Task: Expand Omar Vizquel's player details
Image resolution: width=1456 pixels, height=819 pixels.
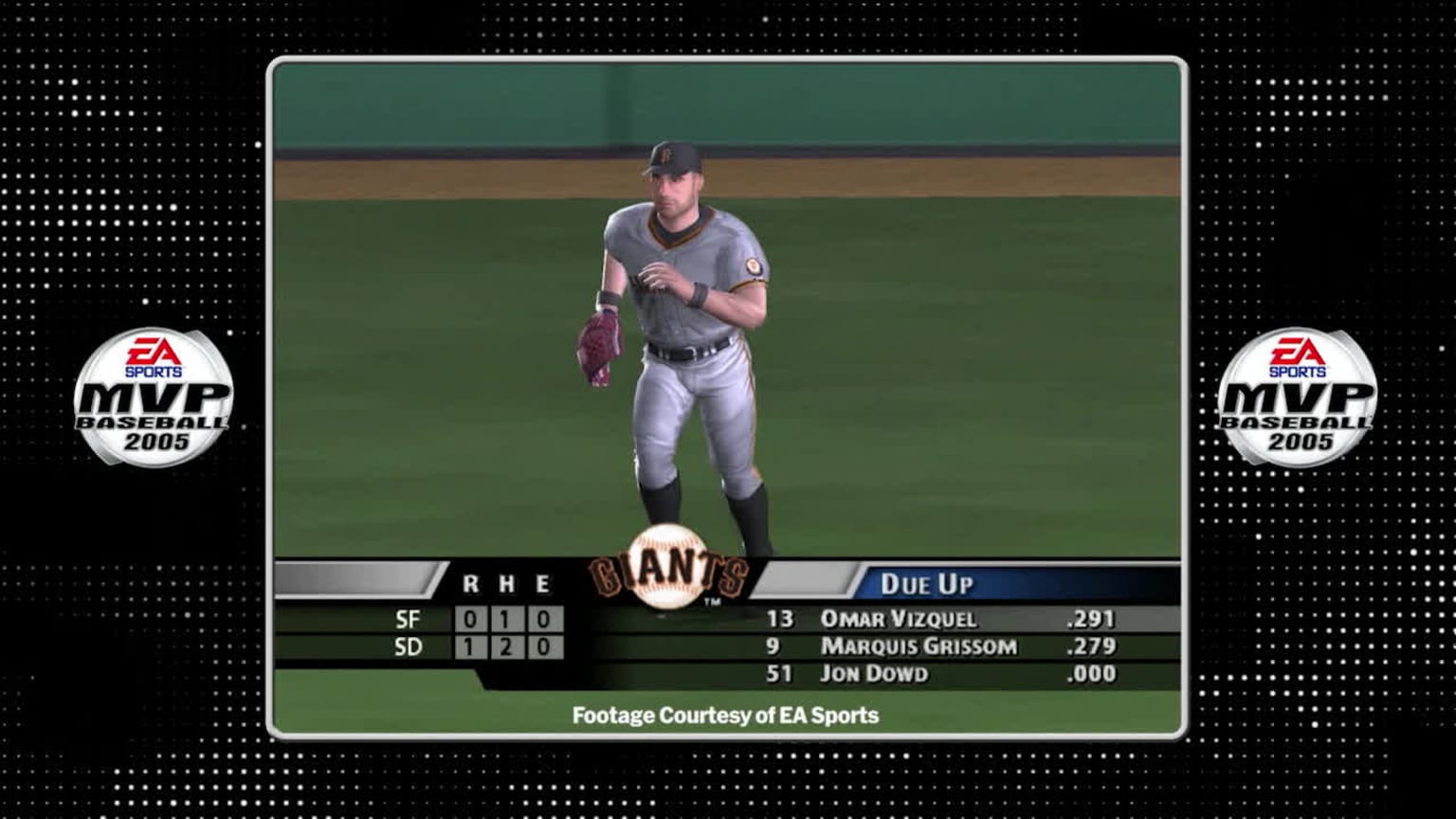Action: point(900,618)
